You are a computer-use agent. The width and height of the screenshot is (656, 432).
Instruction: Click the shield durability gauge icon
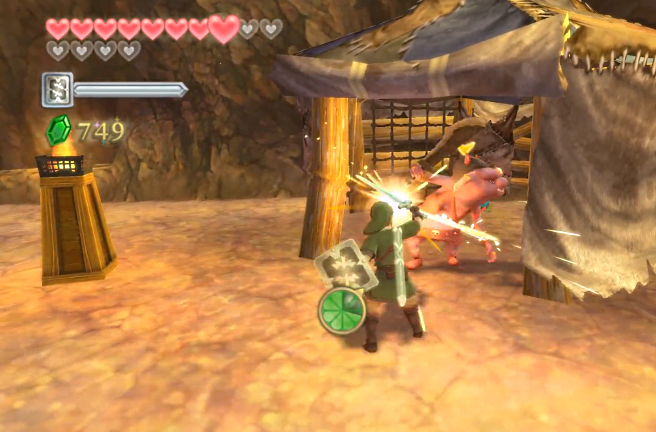[57, 89]
